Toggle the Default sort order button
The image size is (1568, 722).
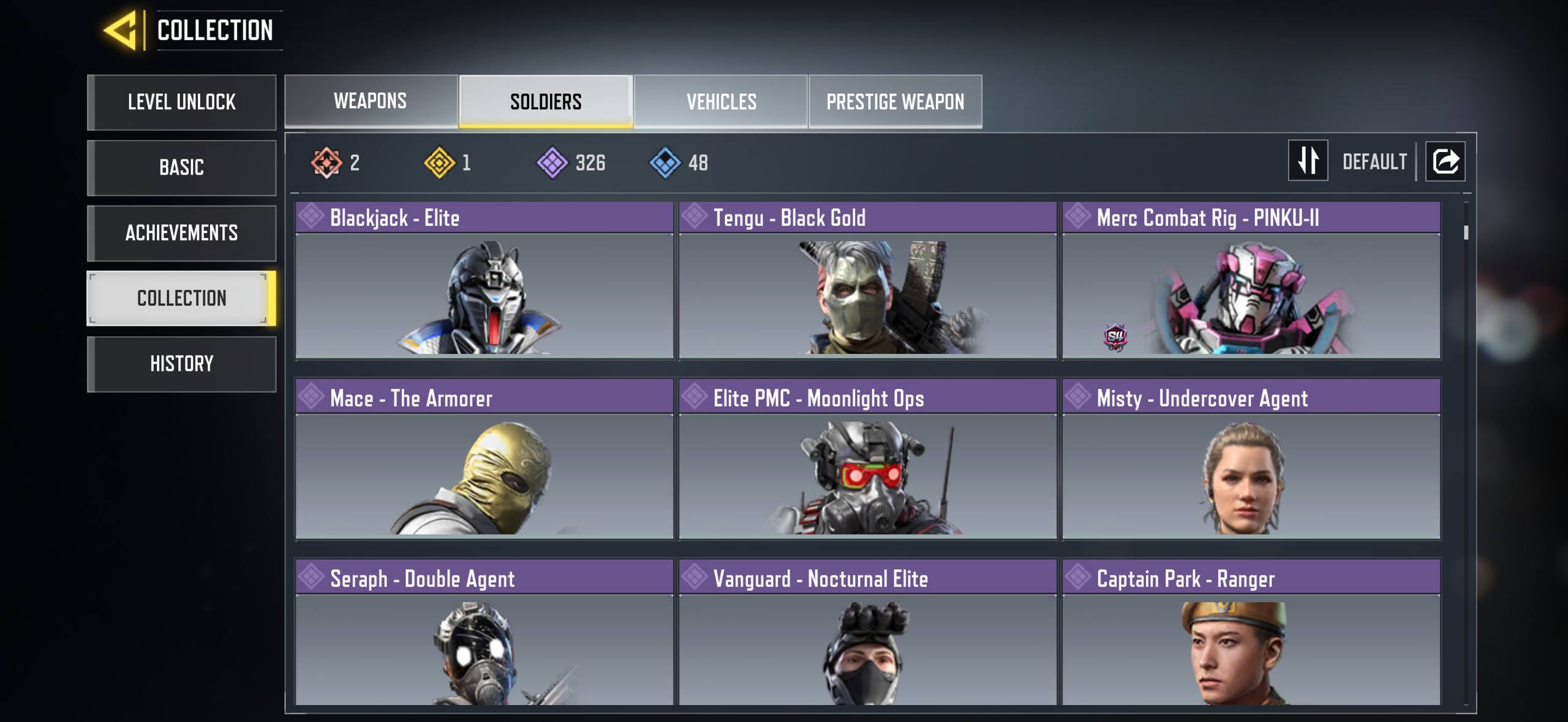1308,161
